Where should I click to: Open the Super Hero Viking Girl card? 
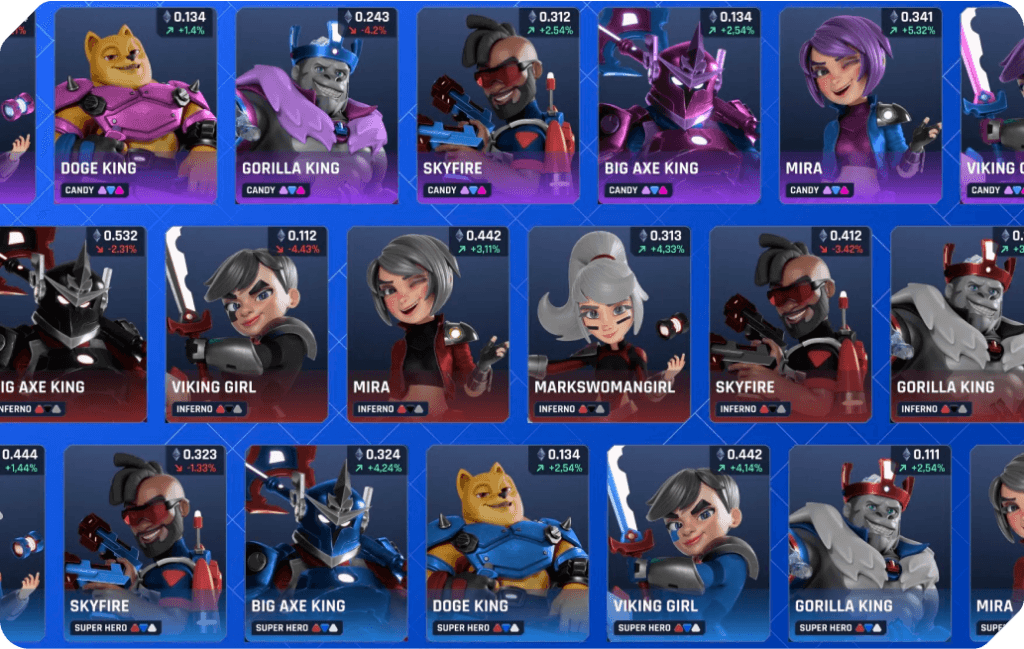pyautogui.click(x=688, y=543)
